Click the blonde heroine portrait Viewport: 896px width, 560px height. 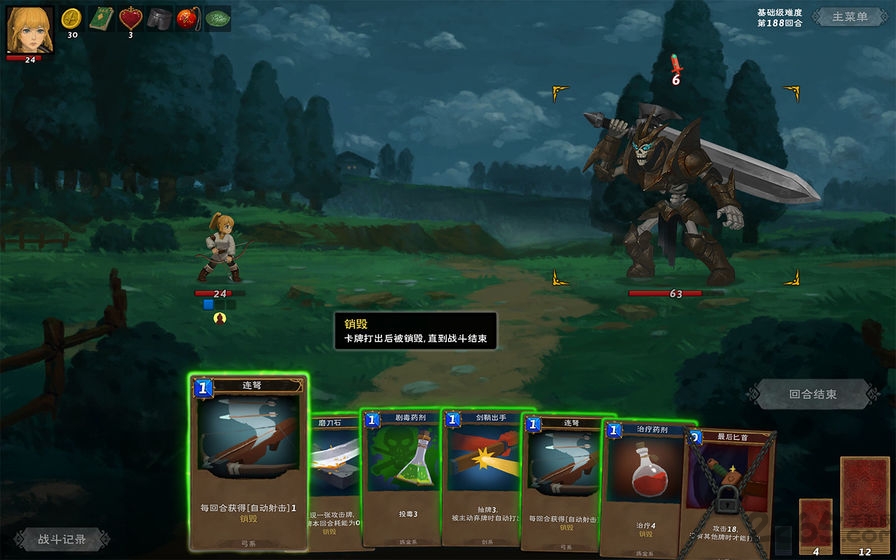(30, 29)
